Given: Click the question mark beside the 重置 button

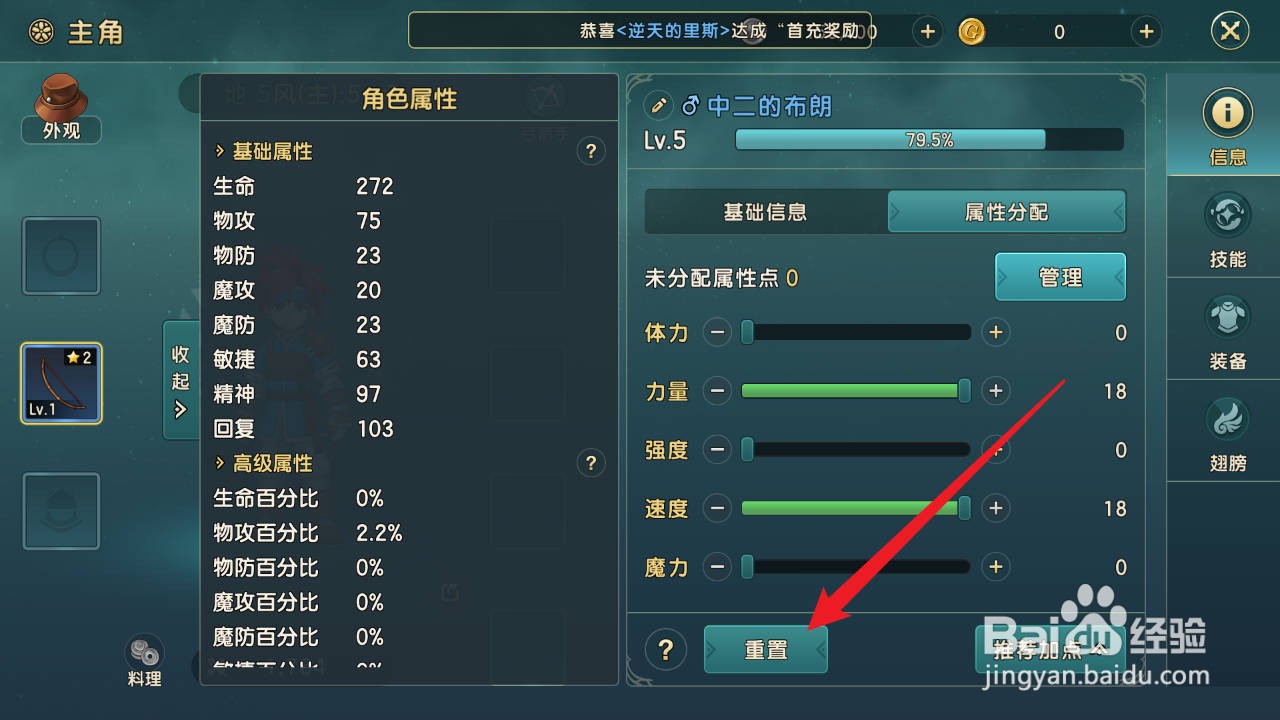Looking at the screenshot, I should (x=666, y=649).
